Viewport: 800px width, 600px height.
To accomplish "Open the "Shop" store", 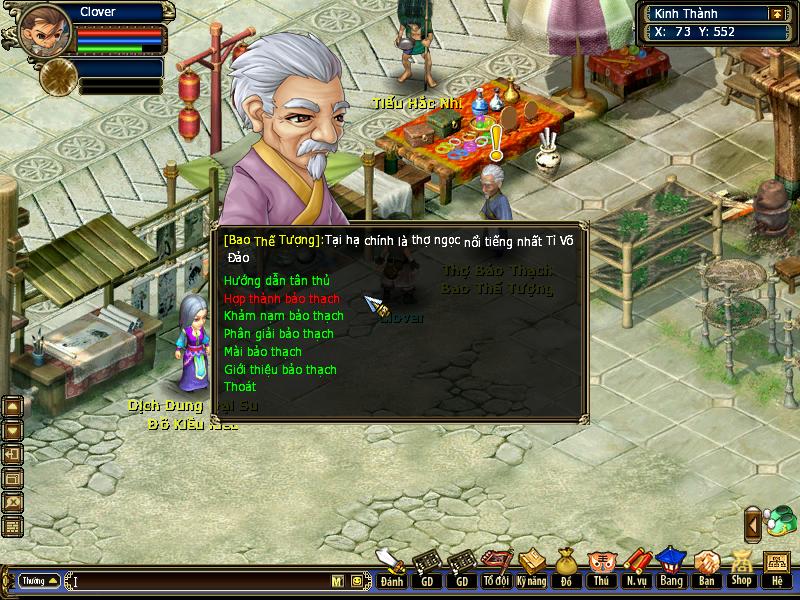I will [x=741, y=568].
